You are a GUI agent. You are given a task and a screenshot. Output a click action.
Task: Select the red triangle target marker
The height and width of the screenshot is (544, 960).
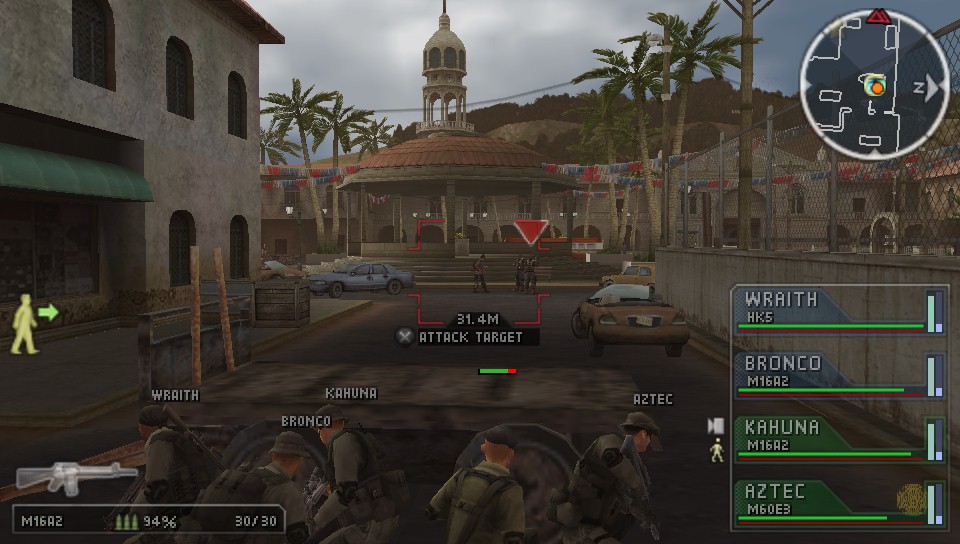530,232
